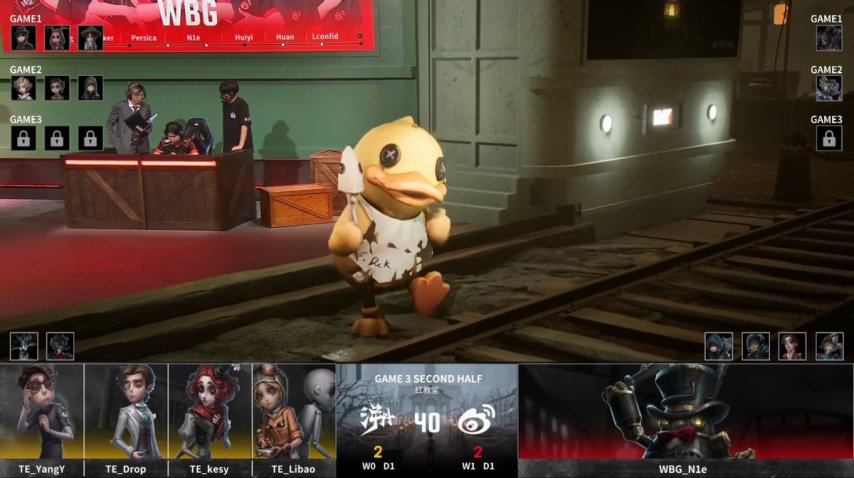Viewport: 854px width, 478px height.
Task: Select the right-side GAME1 hunter pick icon
Action: (x=828, y=38)
